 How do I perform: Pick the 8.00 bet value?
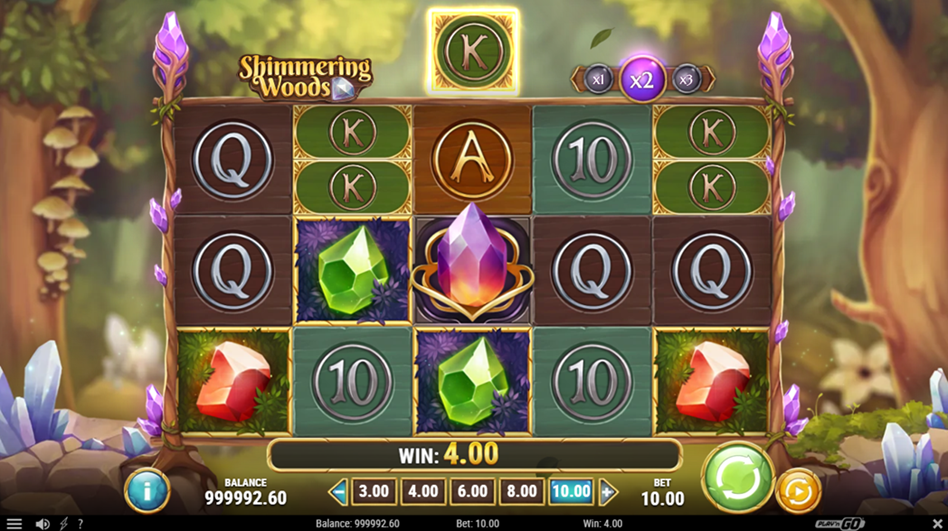coord(521,491)
